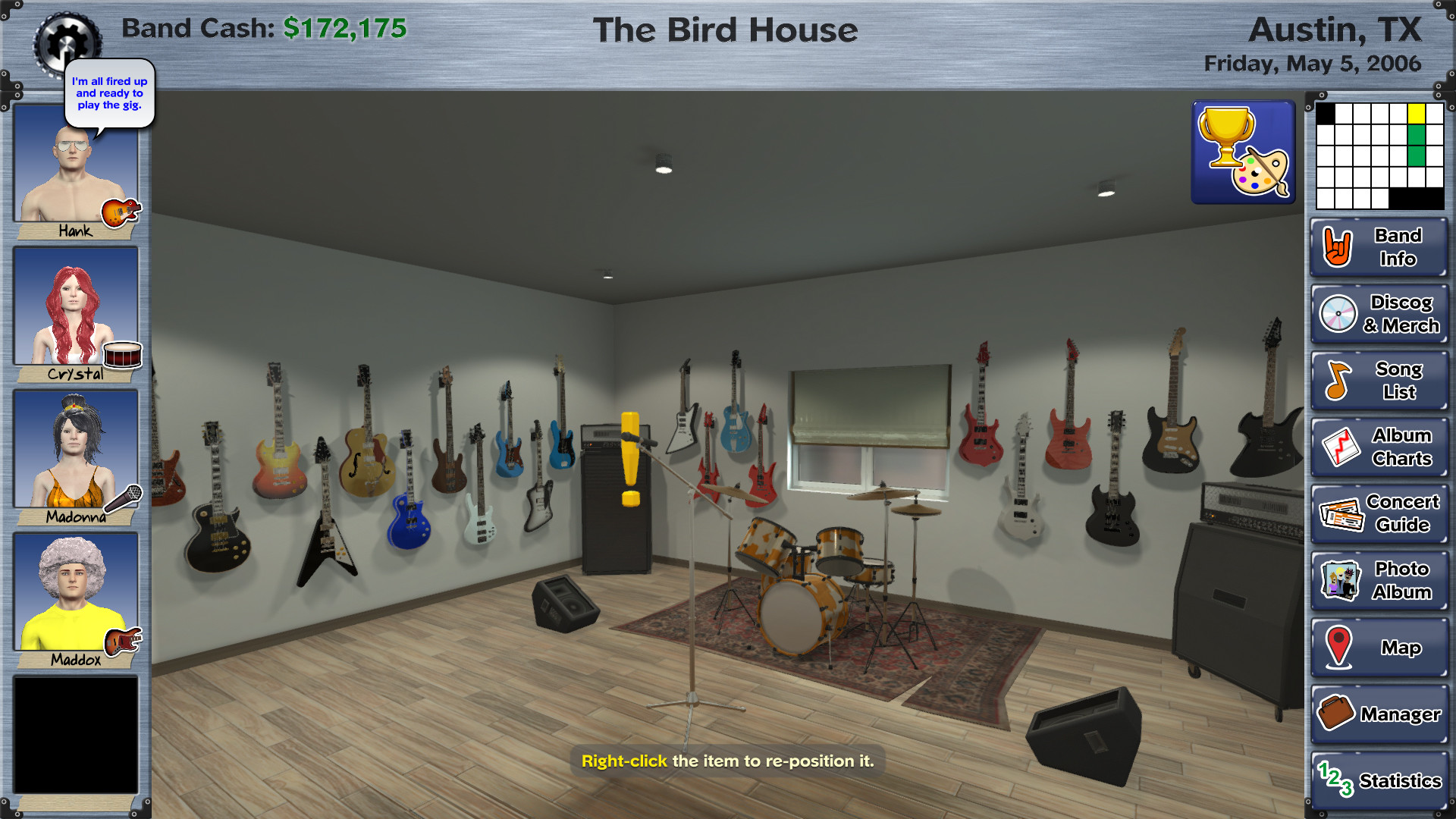
Task: Open Discog & Merch
Action: tap(1379, 314)
